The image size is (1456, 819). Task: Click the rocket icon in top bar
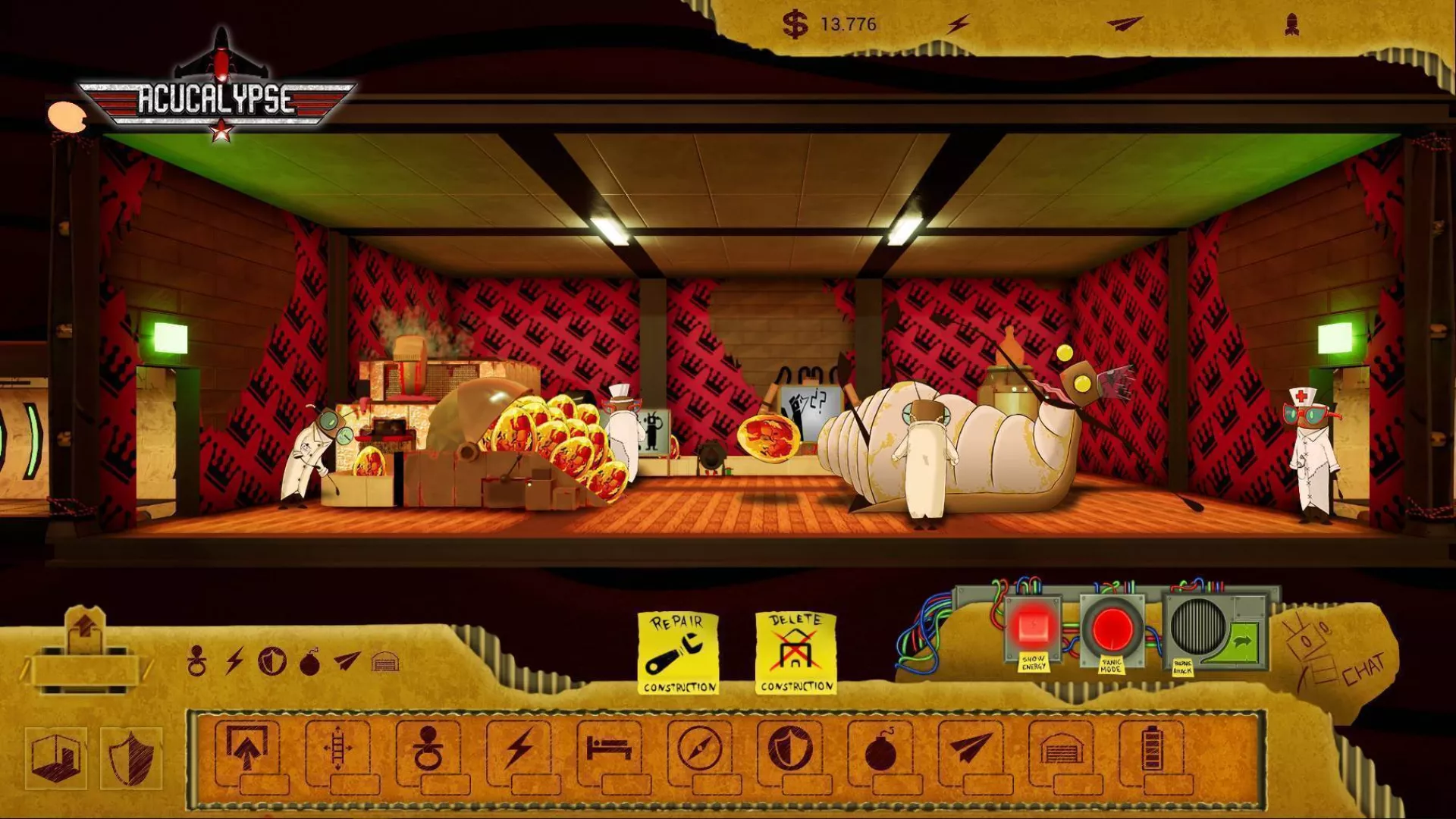[x=1292, y=25]
